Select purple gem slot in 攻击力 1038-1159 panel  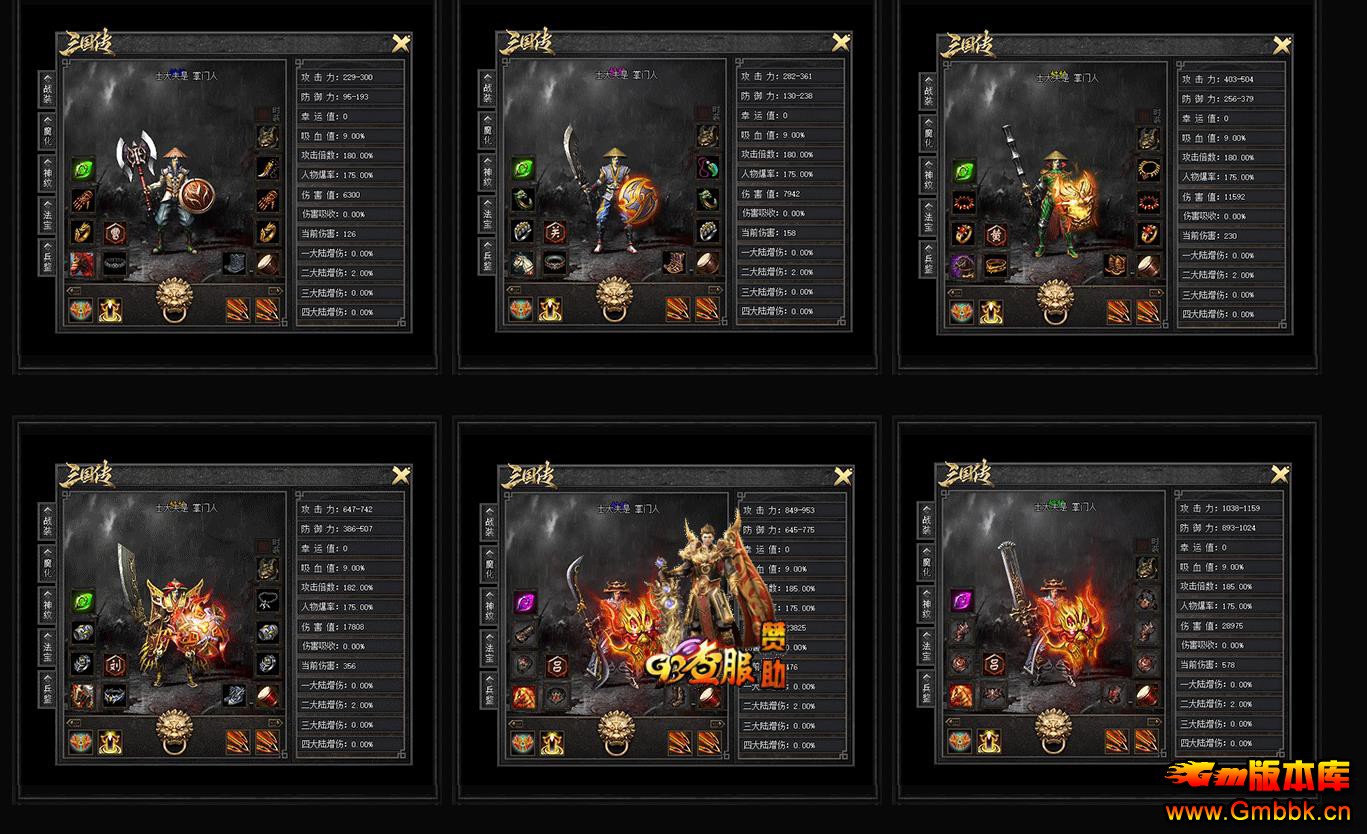tap(962, 600)
